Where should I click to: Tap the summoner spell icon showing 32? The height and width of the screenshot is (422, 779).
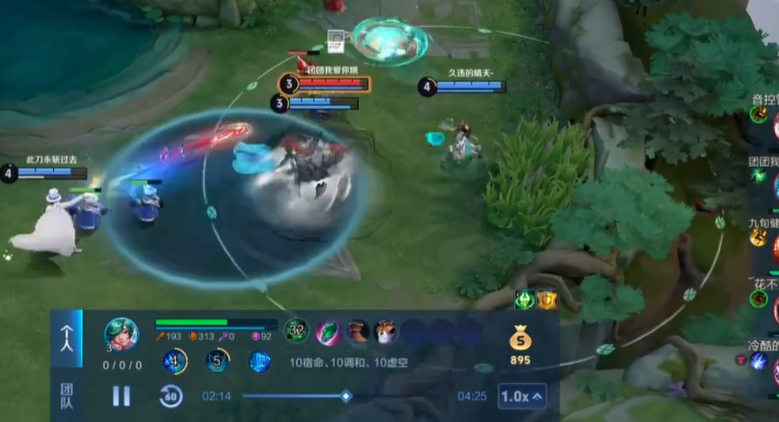[297, 330]
